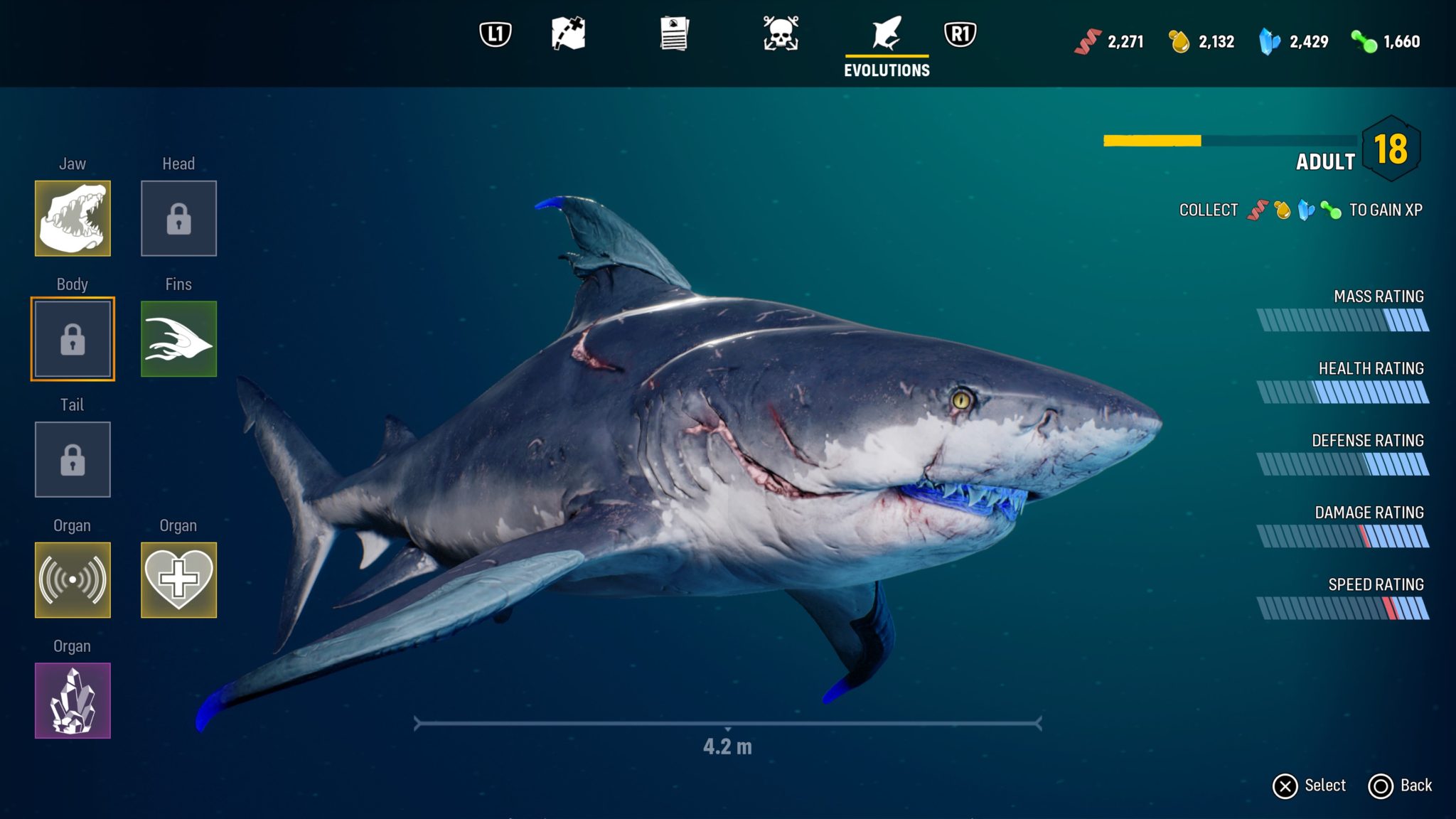Select the Jaw evolution slot

(73, 218)
